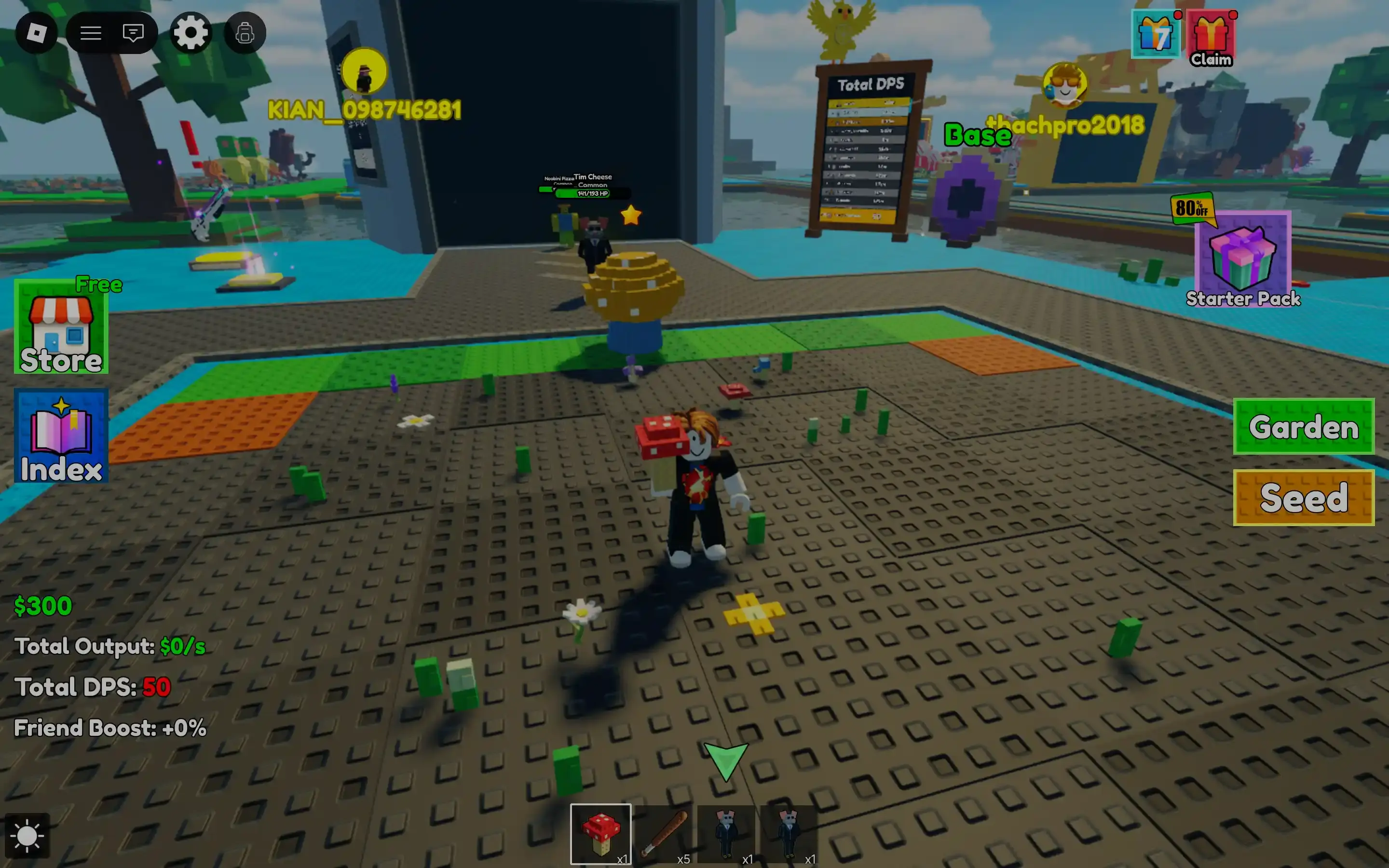
Task: Open the Roblox main menu logo
Action: pyautogui.click(x=37, y=33)
